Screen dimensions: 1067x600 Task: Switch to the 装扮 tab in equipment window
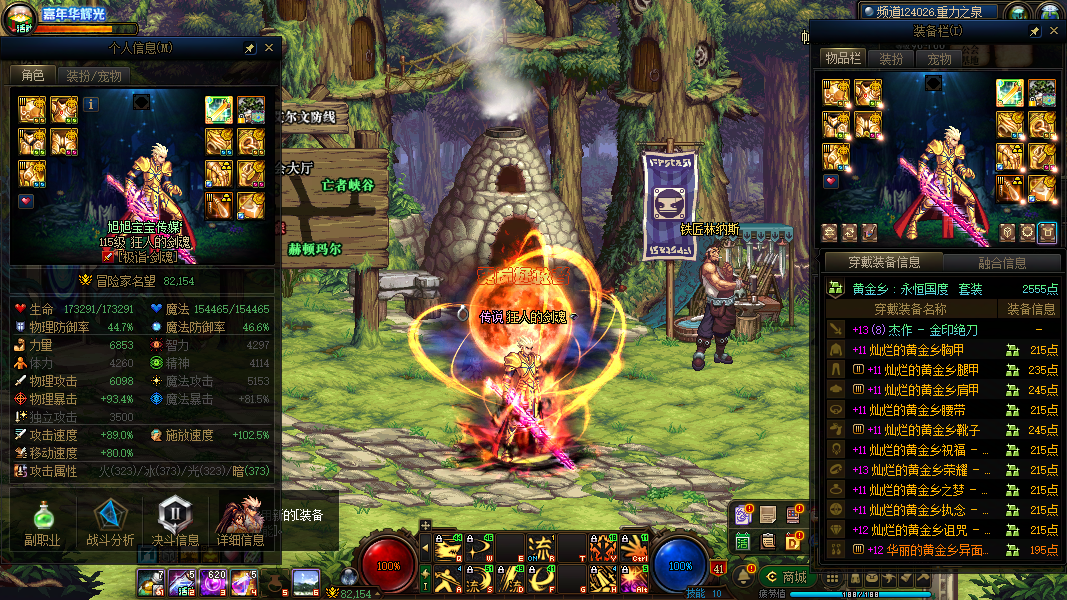click(x=891, y=59)
